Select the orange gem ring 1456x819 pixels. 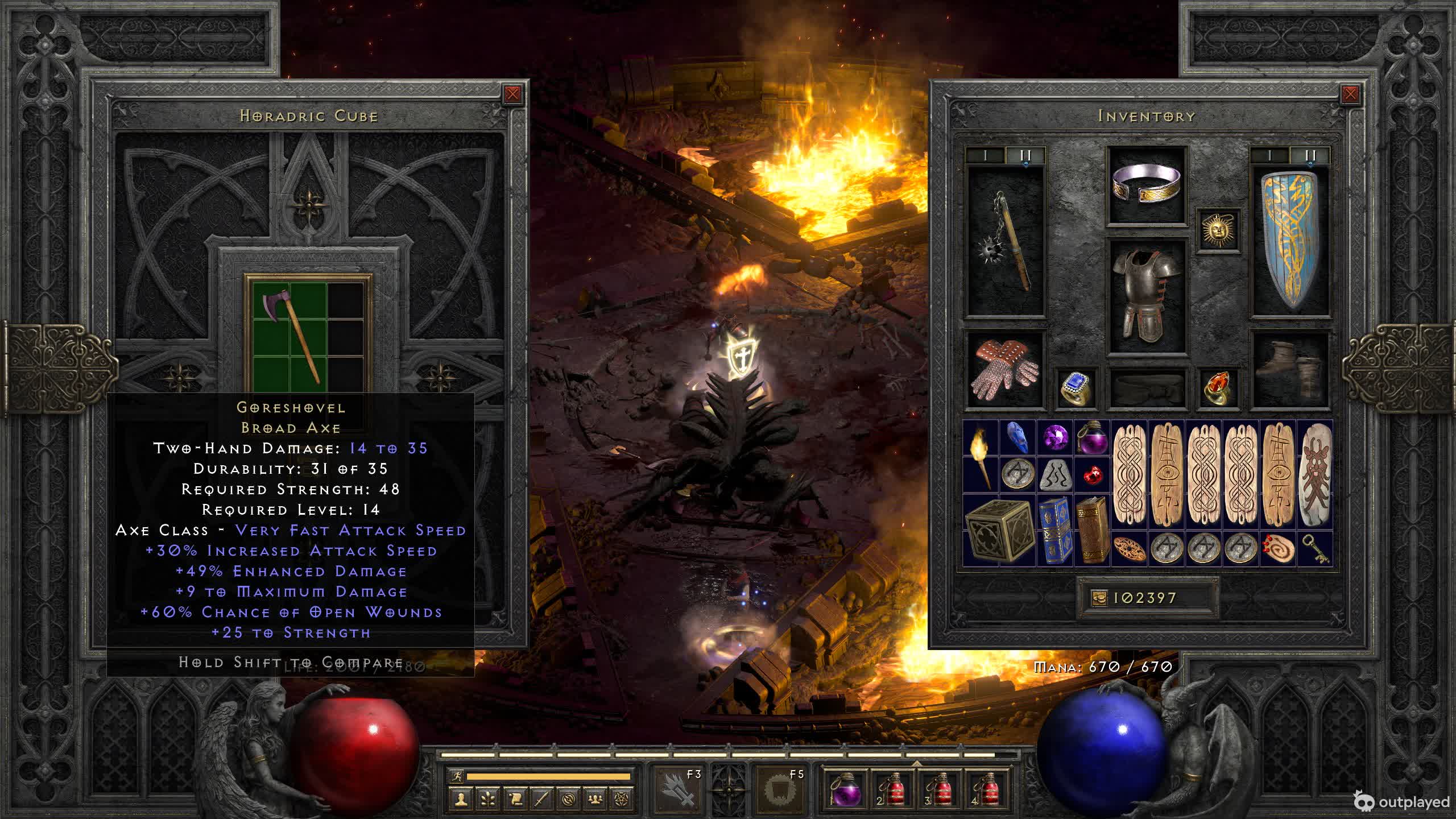(x=1218, y=388)
